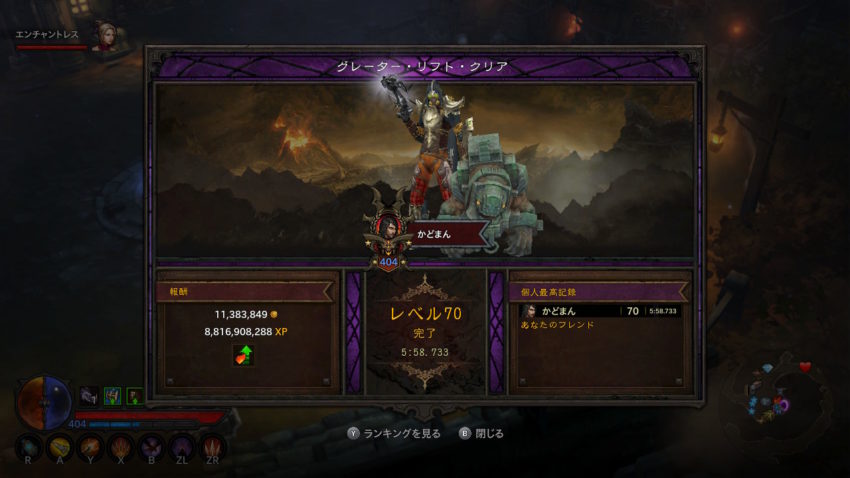Open the Enchantress follower portrait
Viewport: 850px width, 478px height.
point(103,36)
